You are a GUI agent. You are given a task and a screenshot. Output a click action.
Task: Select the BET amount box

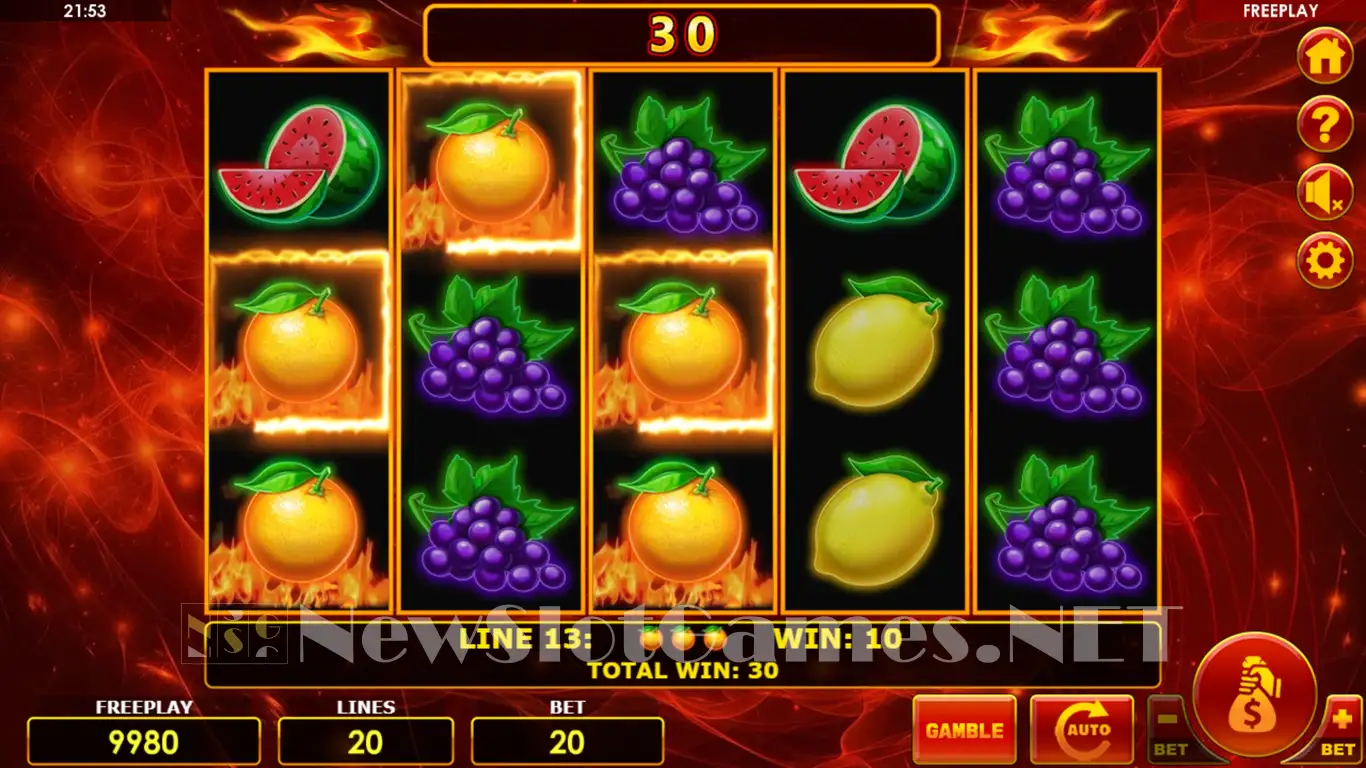[x=567, y=741]
